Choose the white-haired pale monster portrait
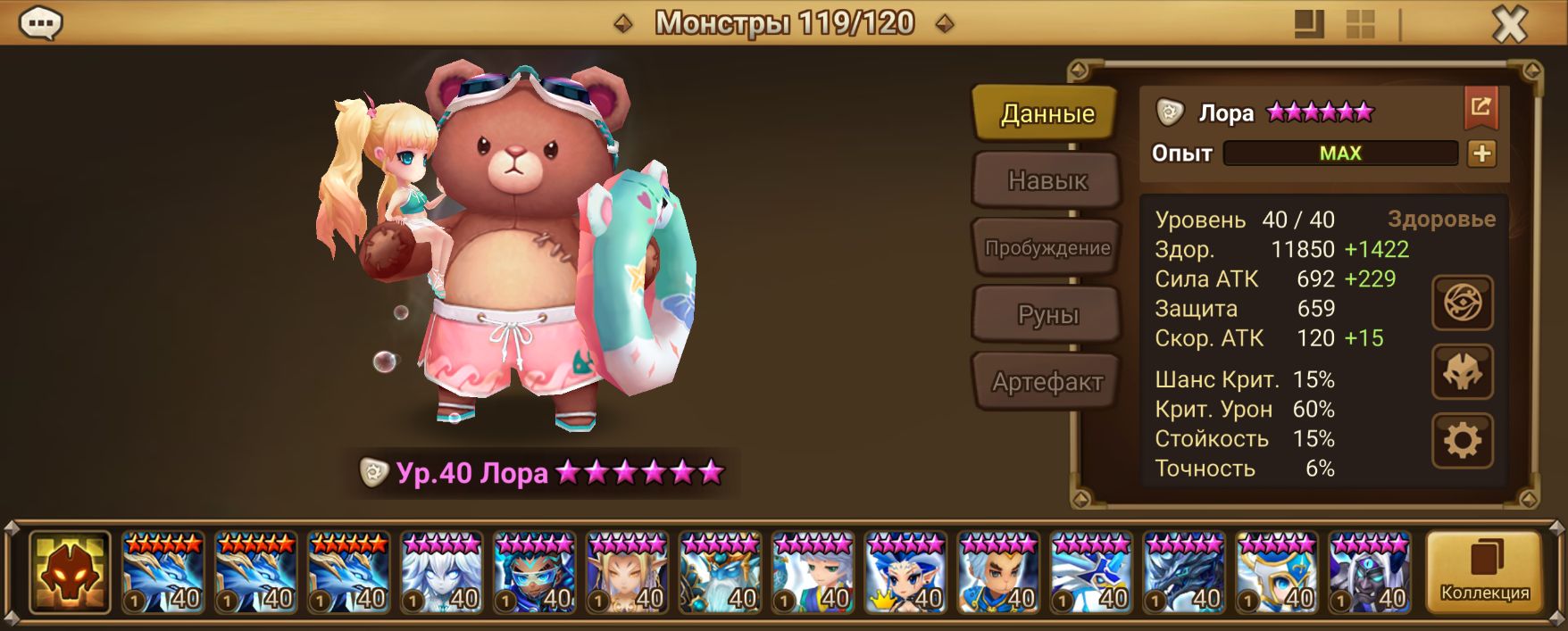Screen dimensions: 1568x631 442,572
